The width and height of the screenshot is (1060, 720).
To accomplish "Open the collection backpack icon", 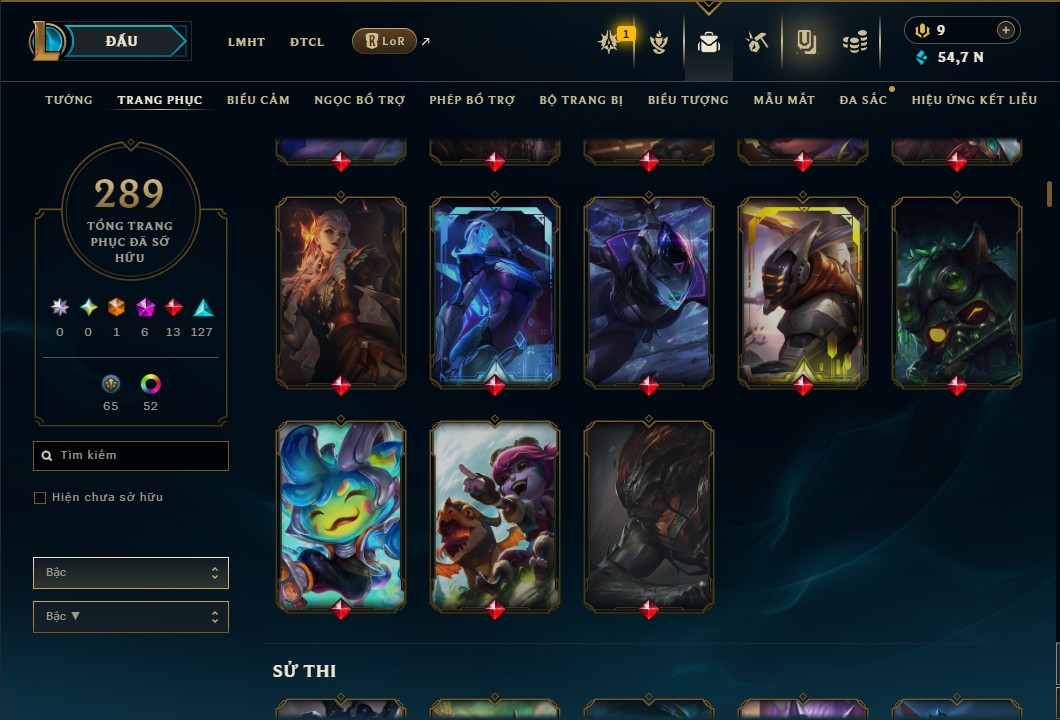I will [x=709, y=43].
